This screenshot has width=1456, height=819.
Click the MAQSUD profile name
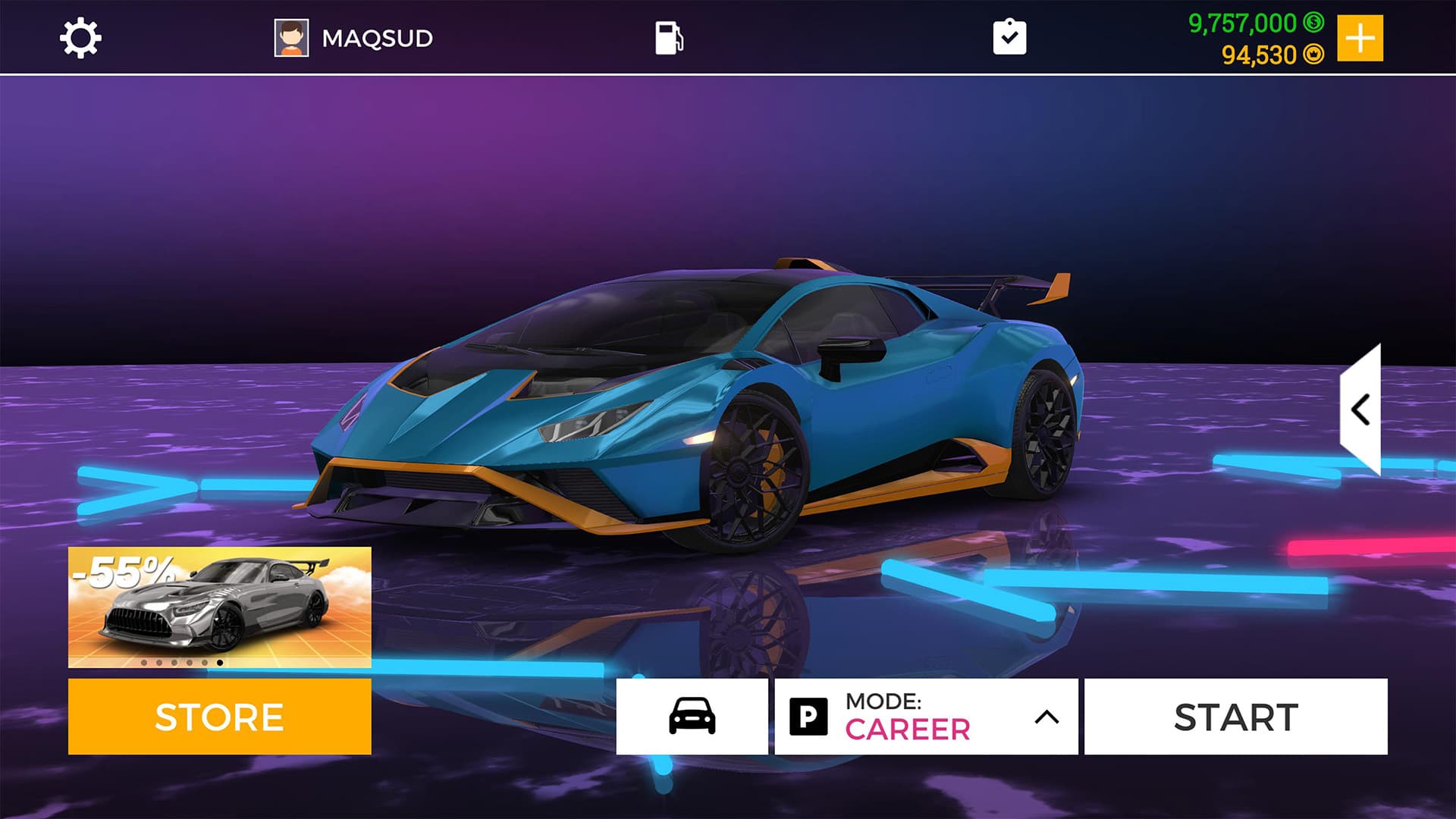tap(377, 36)
